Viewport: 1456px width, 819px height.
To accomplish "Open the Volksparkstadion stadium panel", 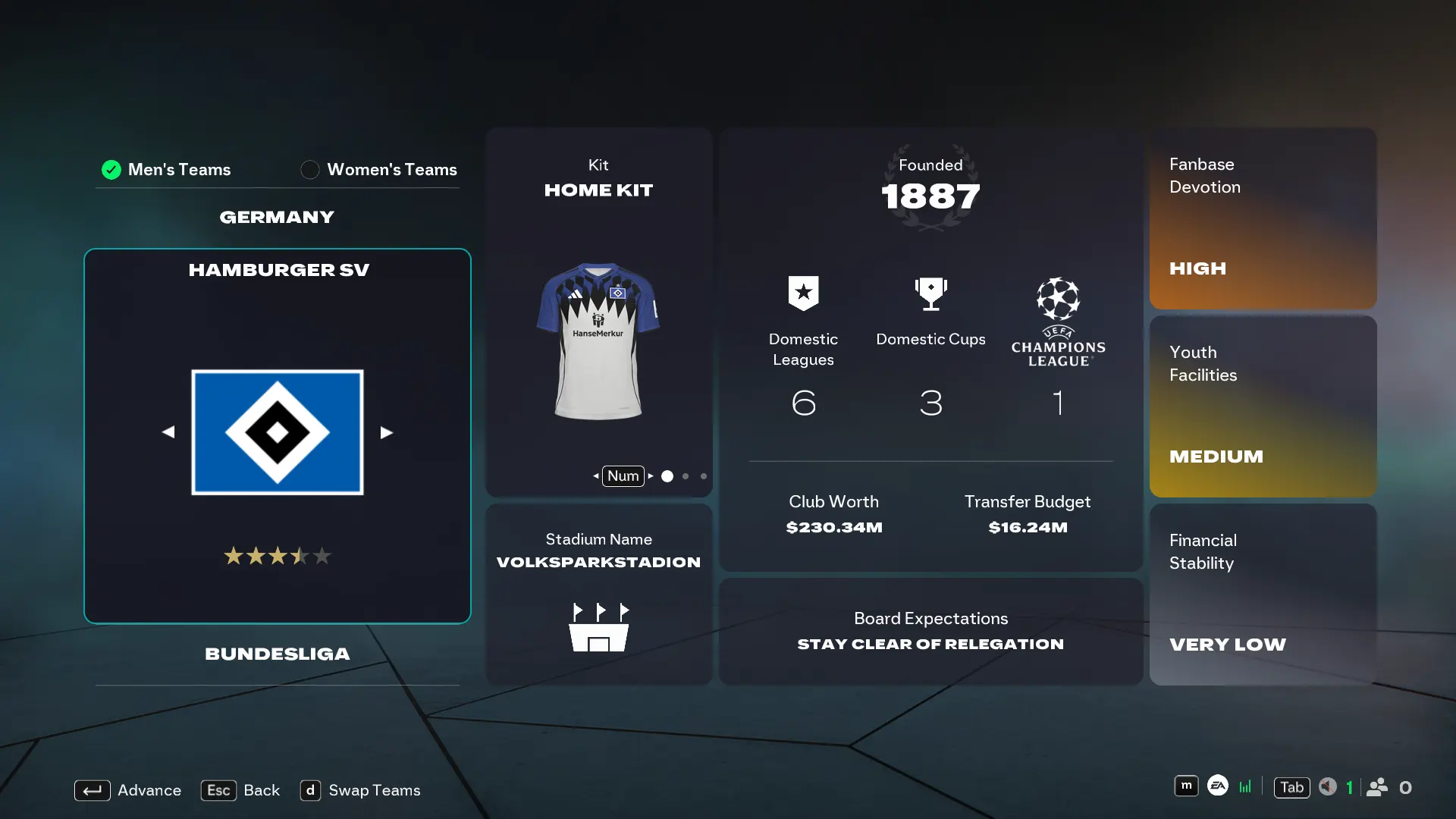I will point(598,594).
